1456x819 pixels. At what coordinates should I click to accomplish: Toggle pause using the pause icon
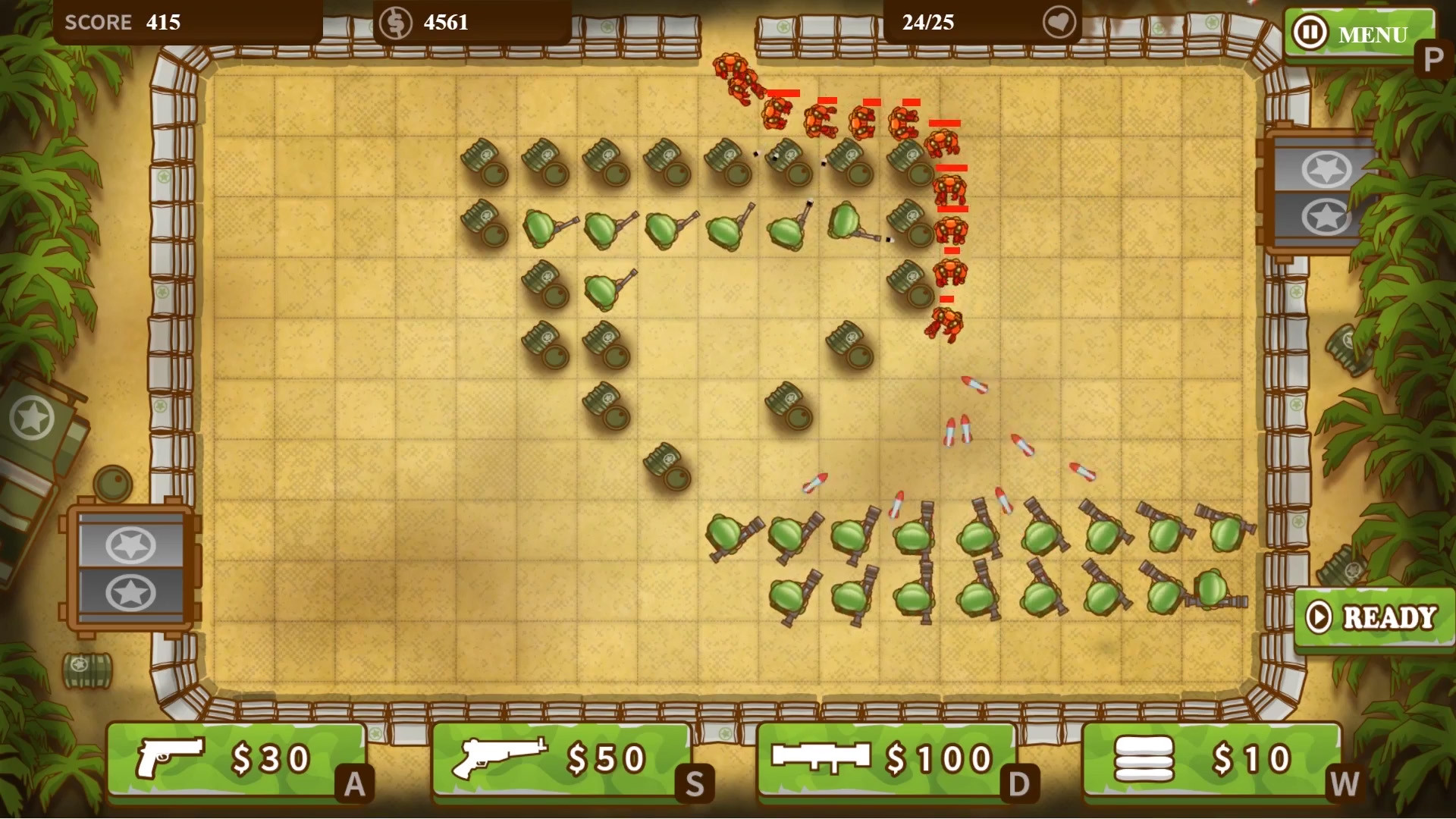click(x=1310, y=33)
